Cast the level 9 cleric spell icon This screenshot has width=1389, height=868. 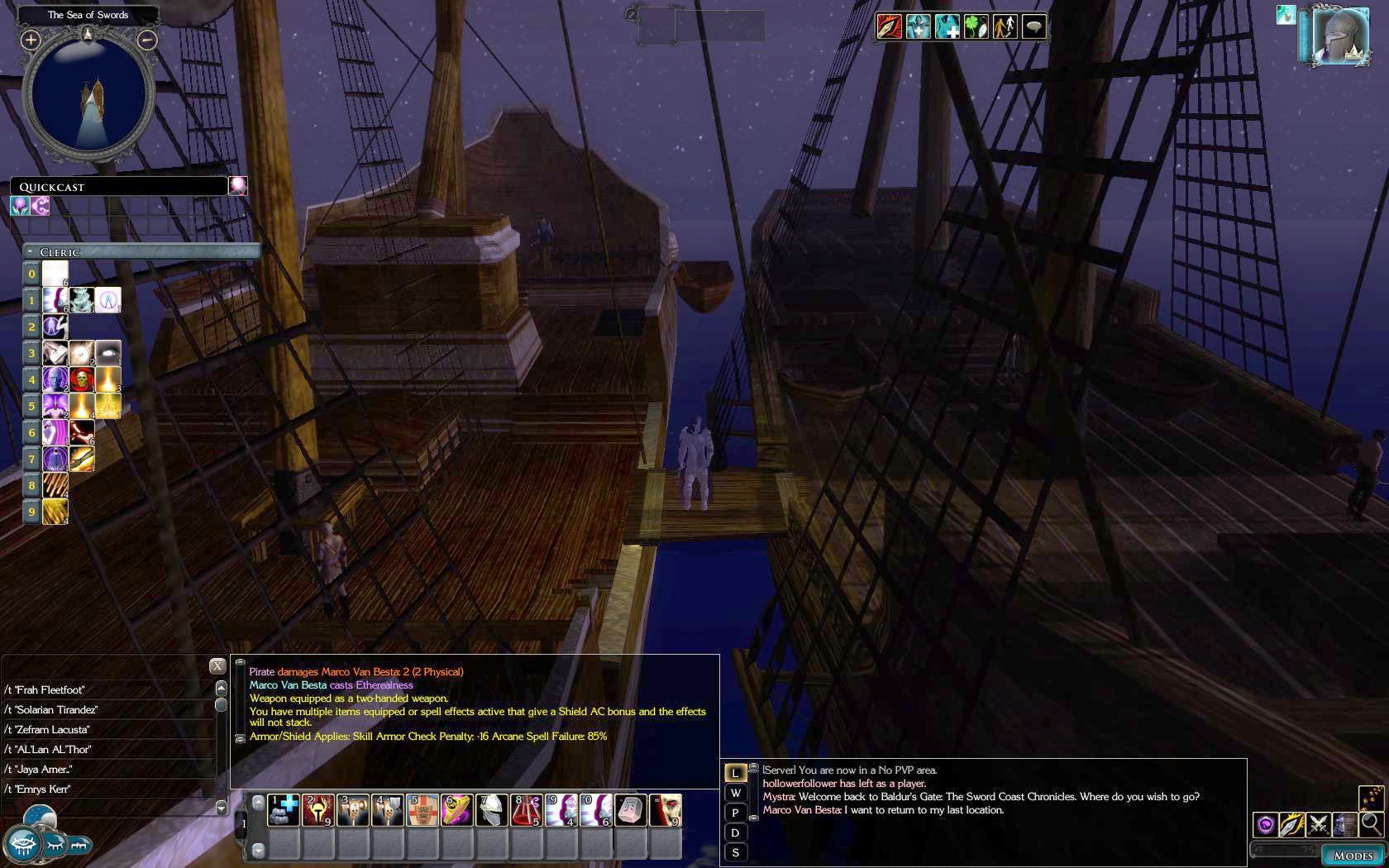click(55, 512)
